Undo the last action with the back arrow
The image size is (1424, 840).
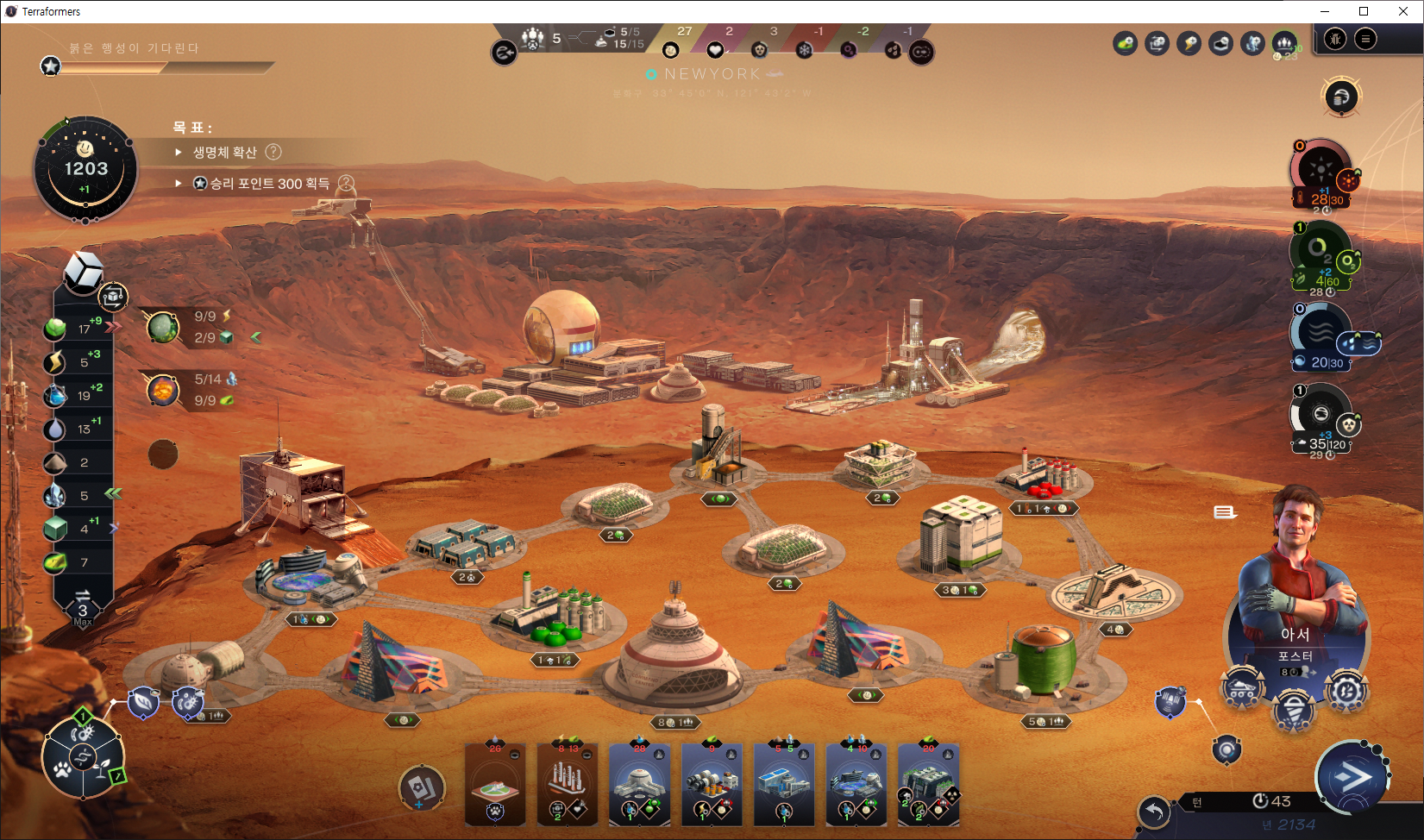(1154, 812)
